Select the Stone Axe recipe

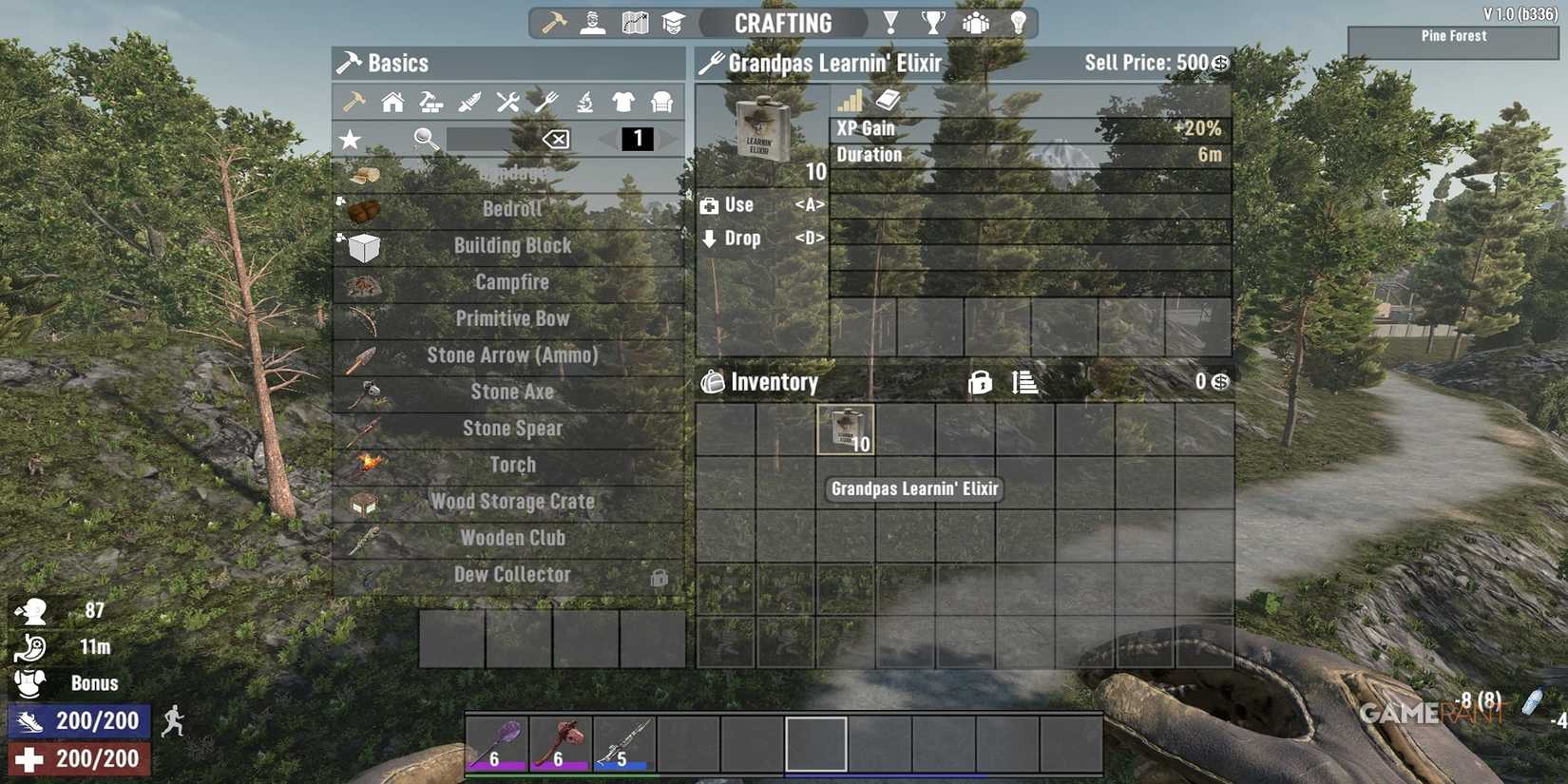[513, 392]
